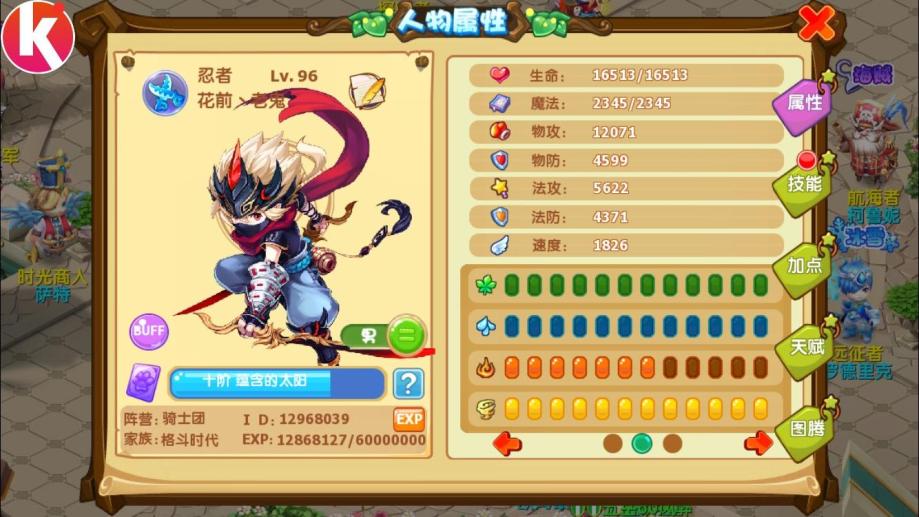The image size is (919, 517).
Task: Select the purple paw card icon
Action: 143,383
